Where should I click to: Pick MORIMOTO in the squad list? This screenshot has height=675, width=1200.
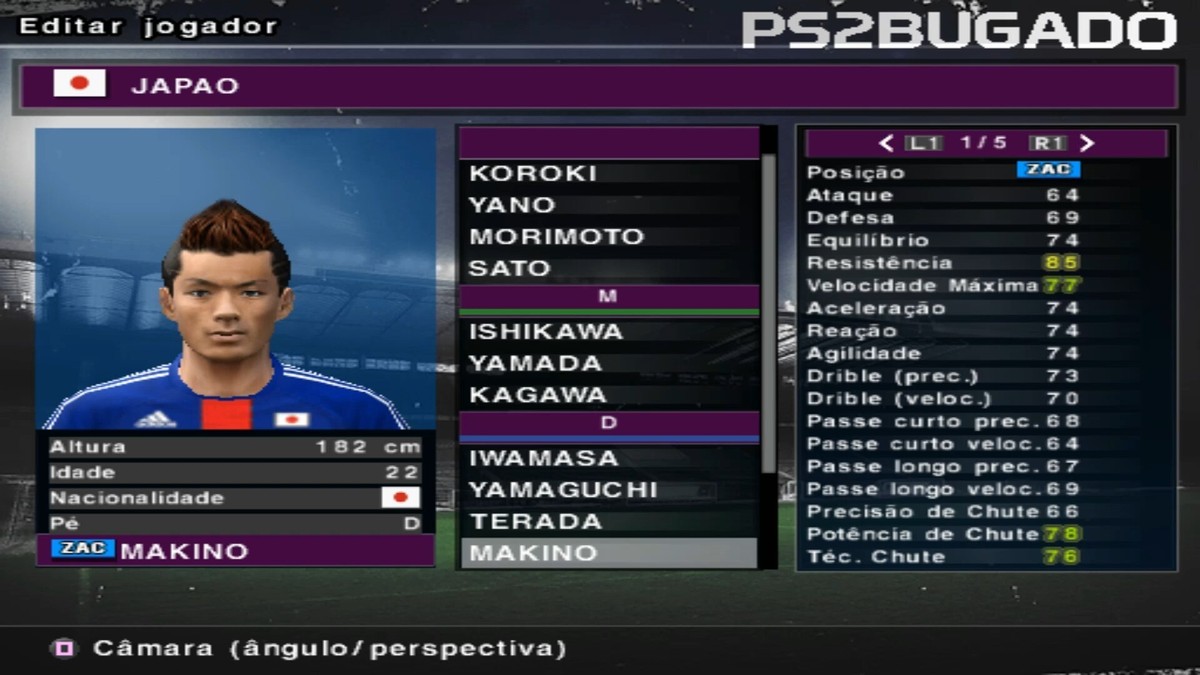608,237
